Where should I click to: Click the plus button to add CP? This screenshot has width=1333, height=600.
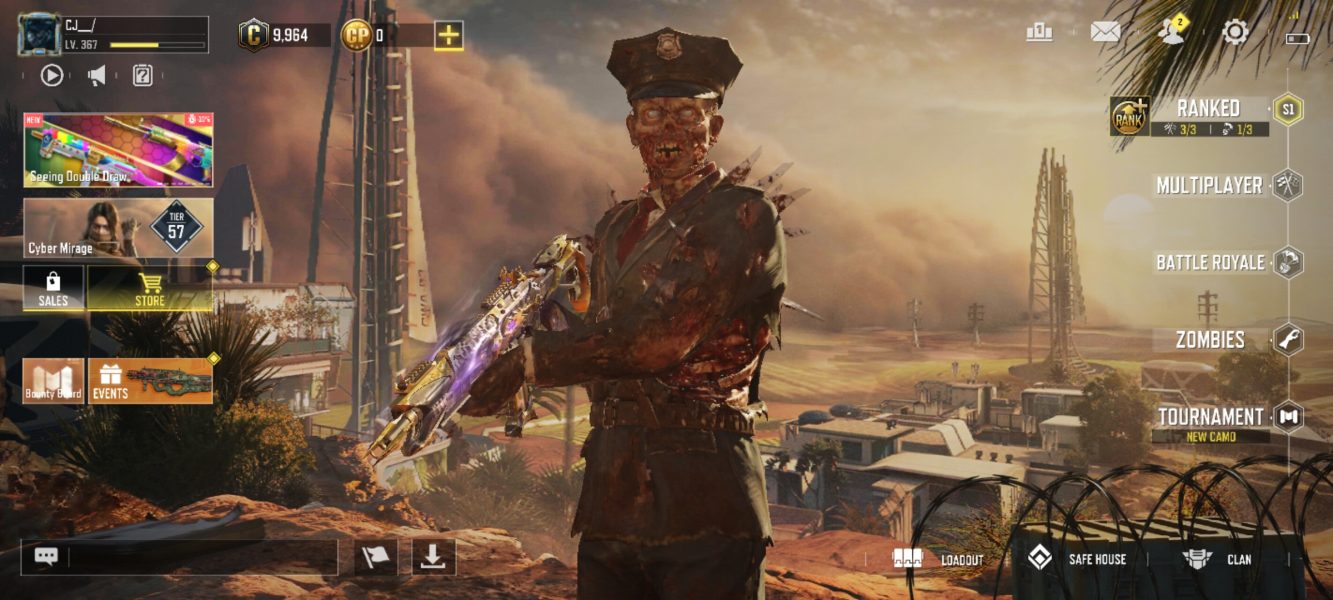tap(449, 35)
